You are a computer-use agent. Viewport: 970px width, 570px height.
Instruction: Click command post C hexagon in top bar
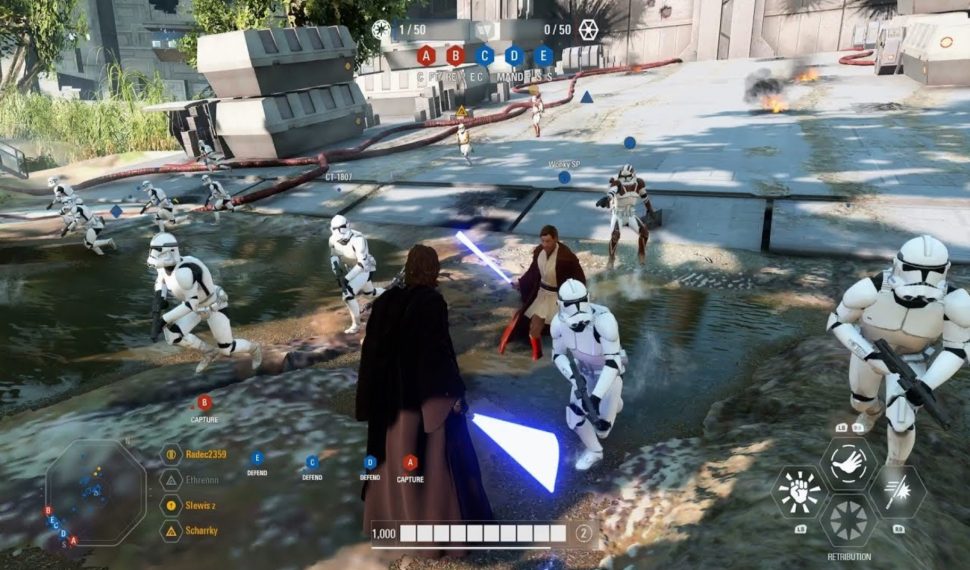coord(485,56)
